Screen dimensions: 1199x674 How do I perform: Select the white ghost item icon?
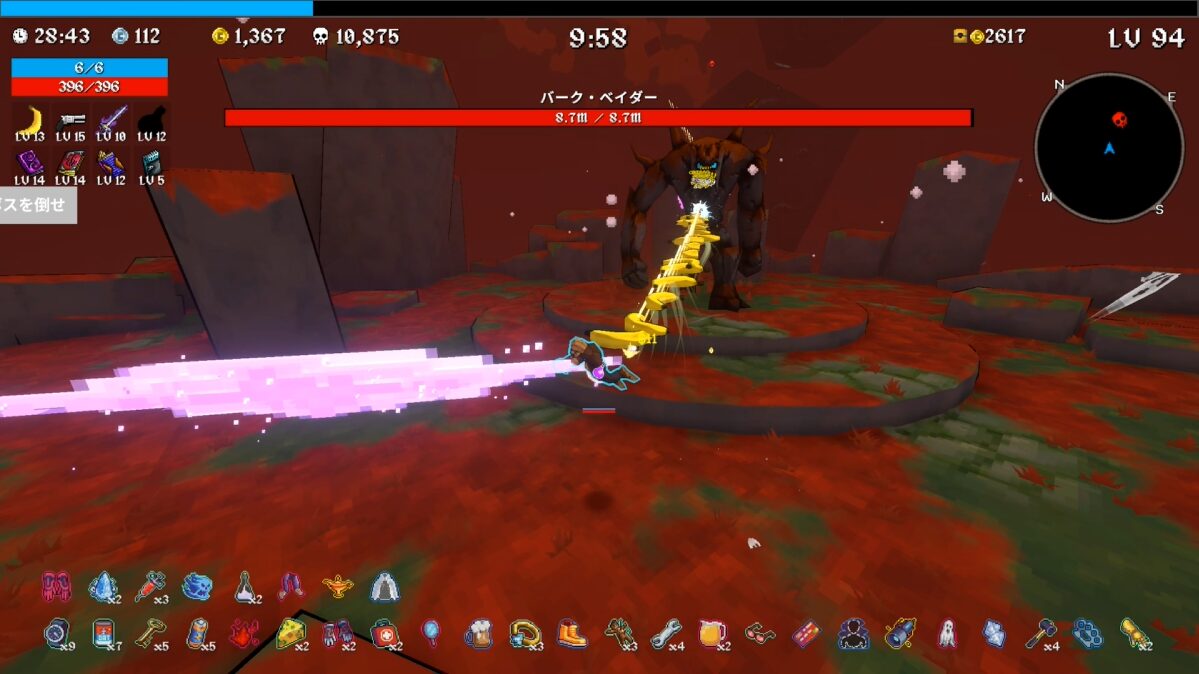[946, 633]
